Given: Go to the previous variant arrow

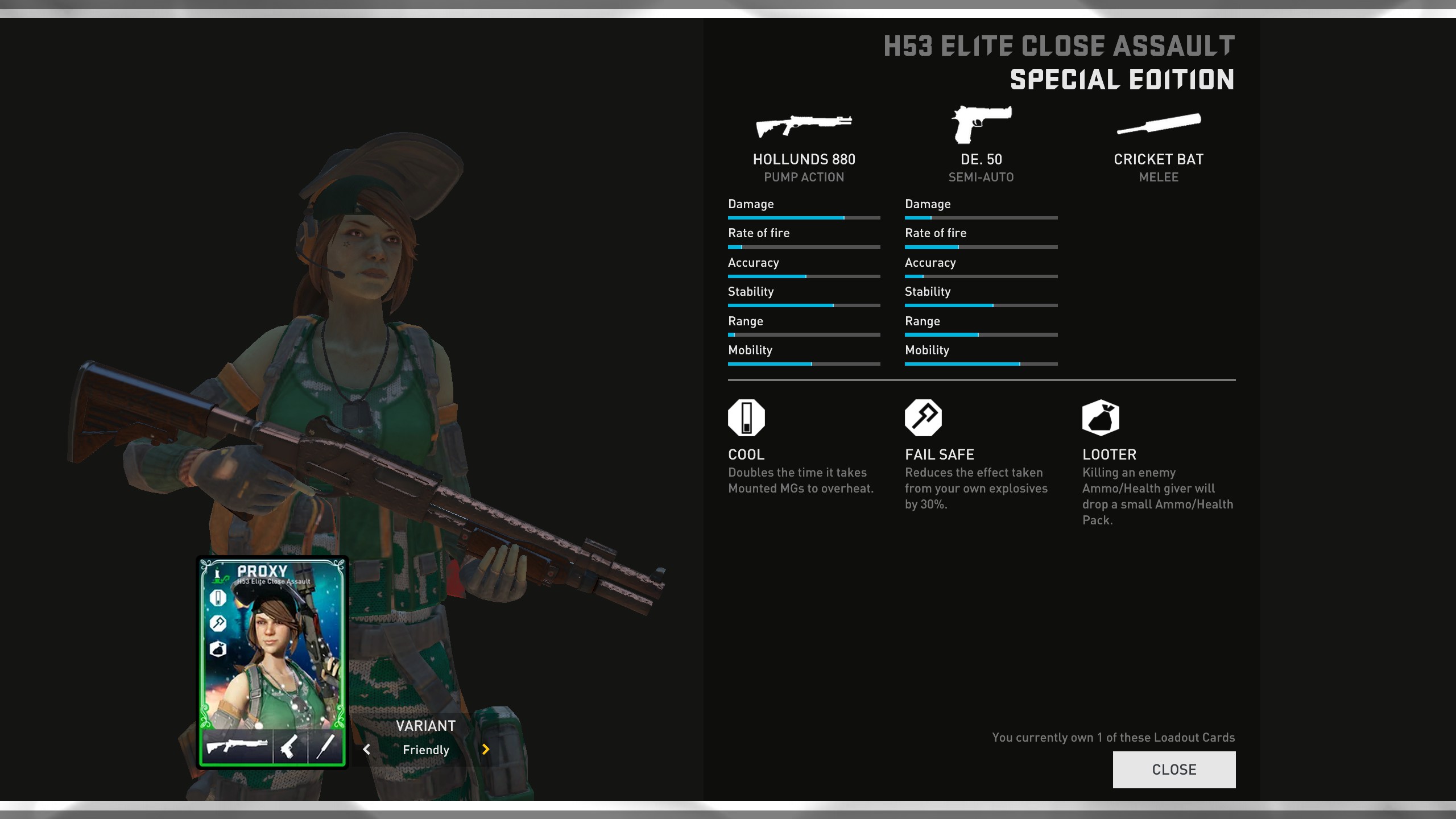Looking at the screenshot, I should [x=367, y=750].
